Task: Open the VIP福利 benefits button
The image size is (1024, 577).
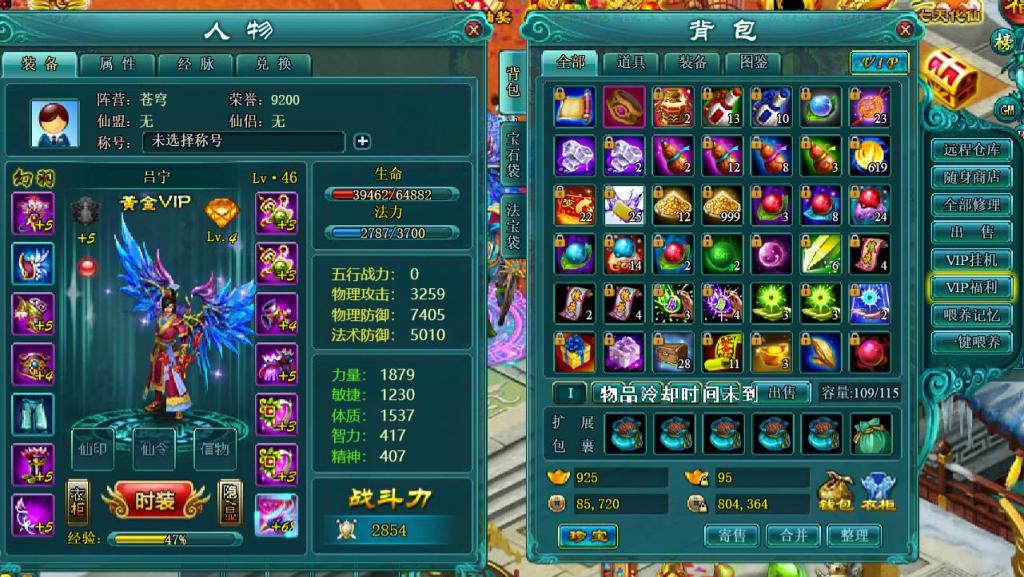Action: [971, 287]
